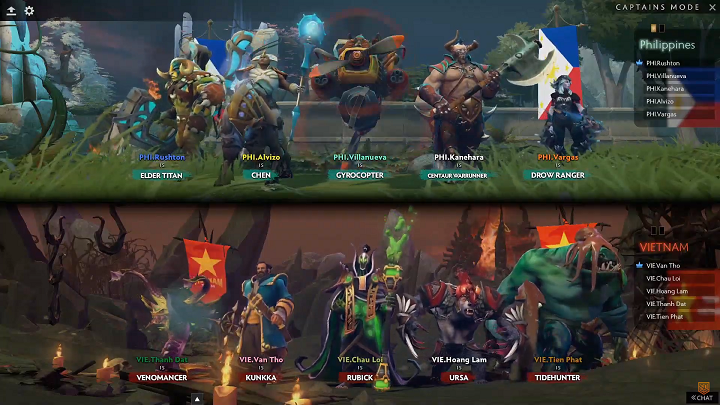The height and width of the screenshot is (405, 720).
Task: Click the Elder Titan hero name plate
Action: [162, 175]
